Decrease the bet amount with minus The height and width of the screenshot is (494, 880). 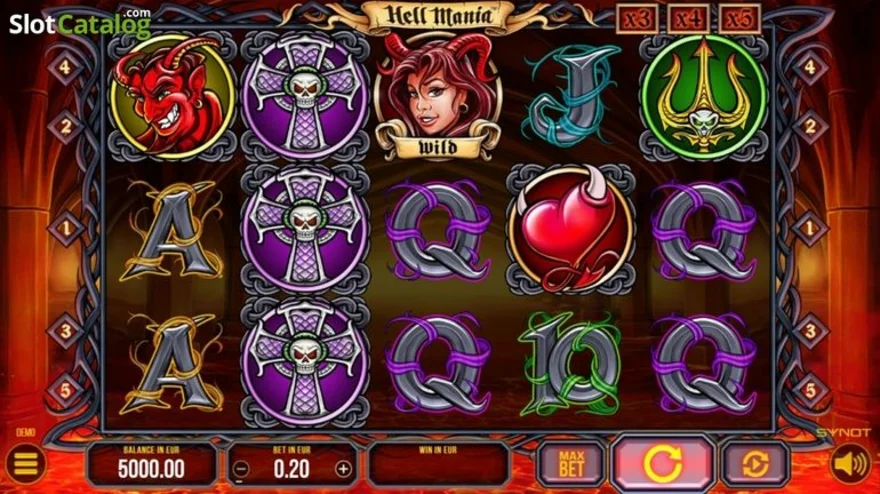pos(240,468)
